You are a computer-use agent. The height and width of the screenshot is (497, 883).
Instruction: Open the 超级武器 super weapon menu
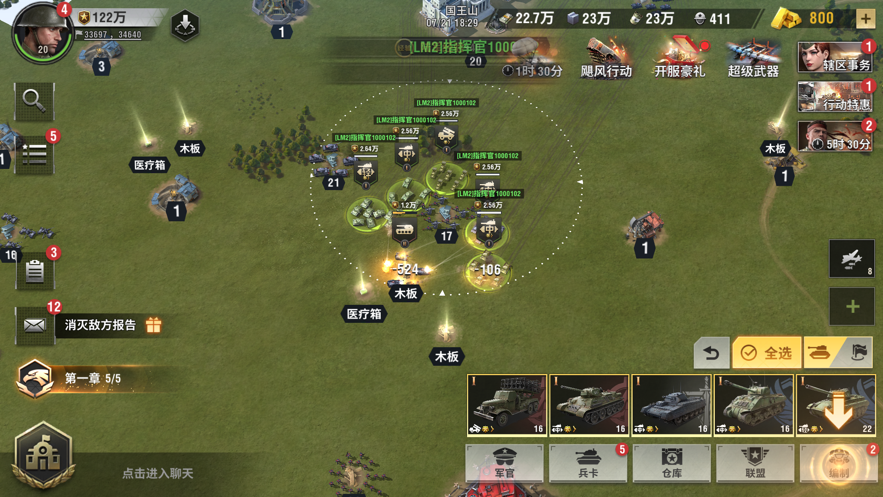[x=753, y=58]
